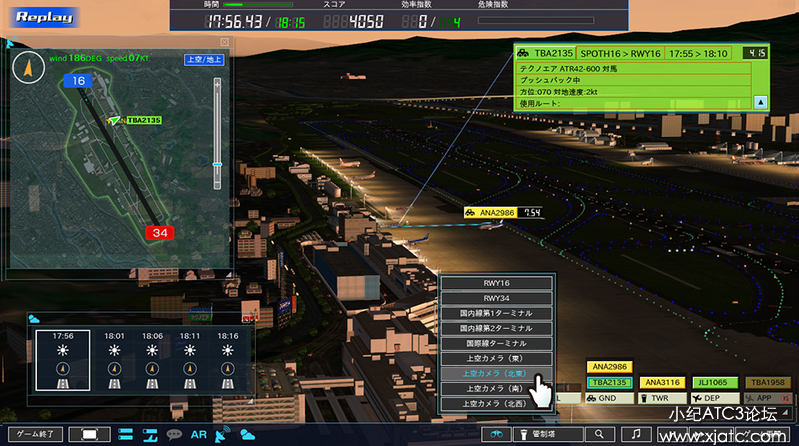Select the TBA2135 flight strip
The height and width of the screenshot is (446, 799).
[x=610, y=382]
